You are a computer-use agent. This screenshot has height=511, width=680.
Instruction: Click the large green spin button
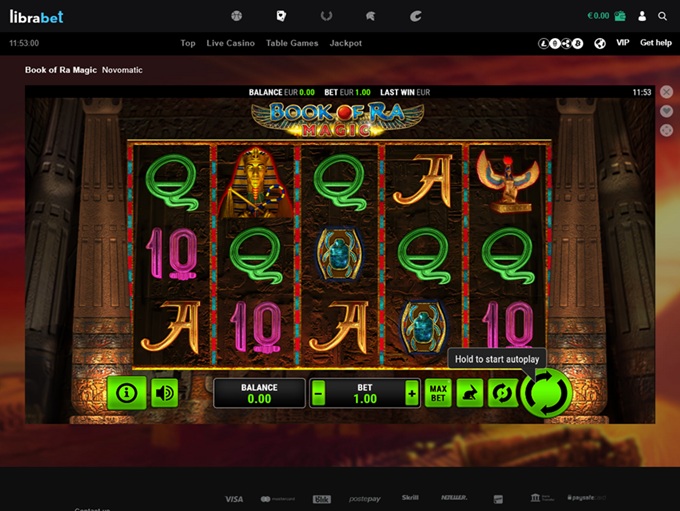[546, 393]
